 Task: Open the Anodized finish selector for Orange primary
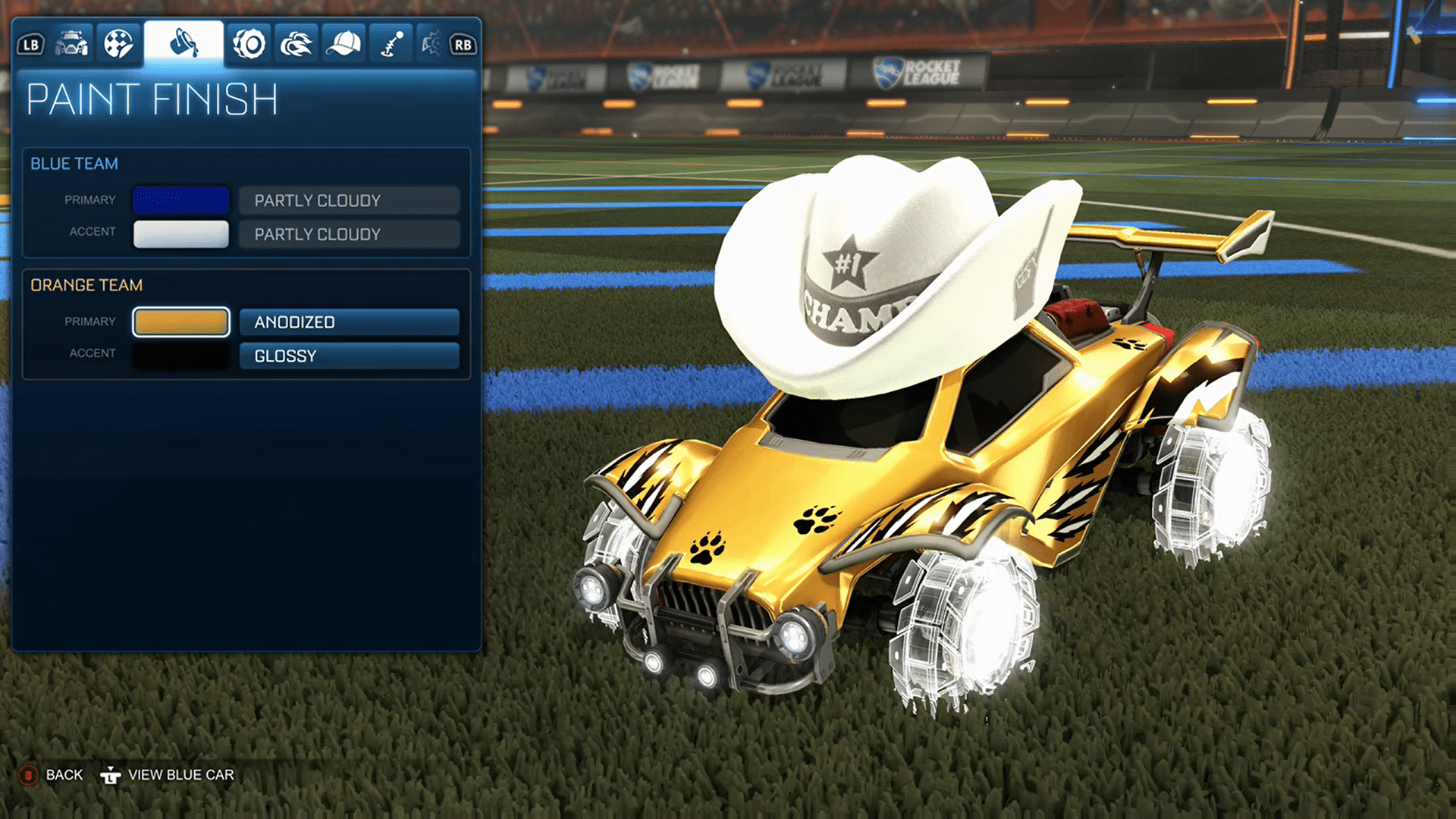point(349,322)
